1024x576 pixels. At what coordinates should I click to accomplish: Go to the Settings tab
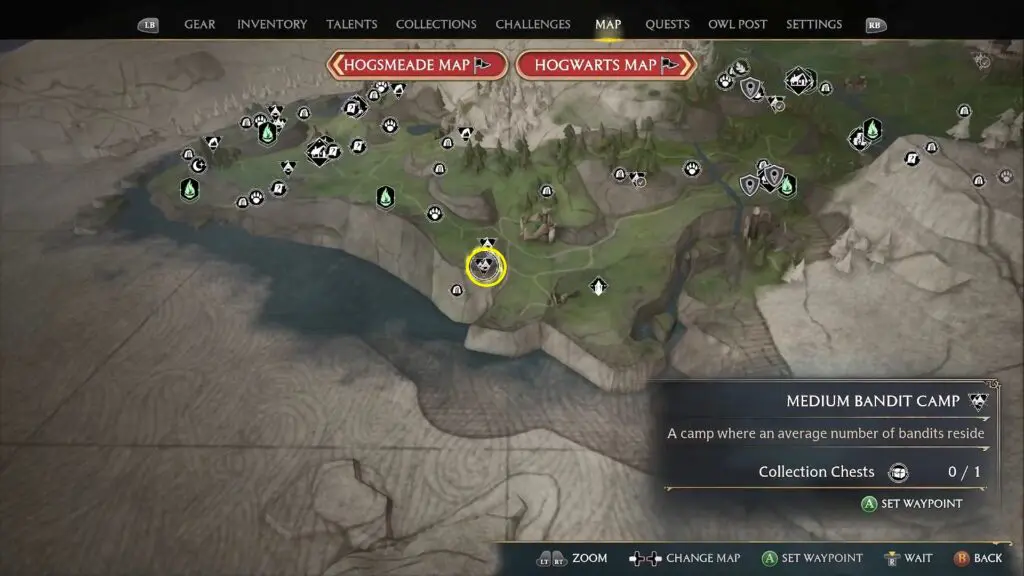click(814, 24)
